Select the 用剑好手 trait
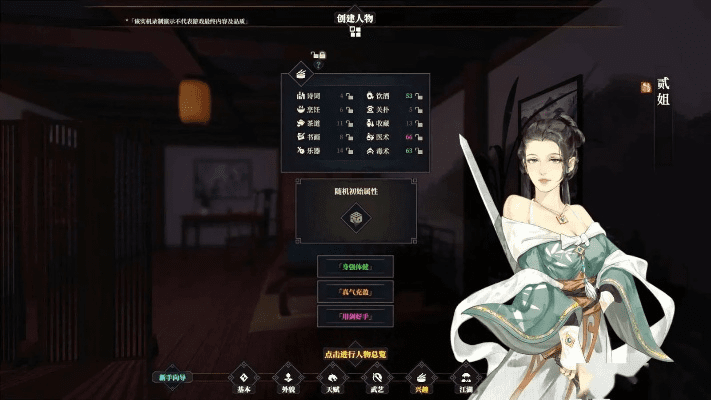Image resolution: width=711 pixels, height=400 pixels. 355,316
